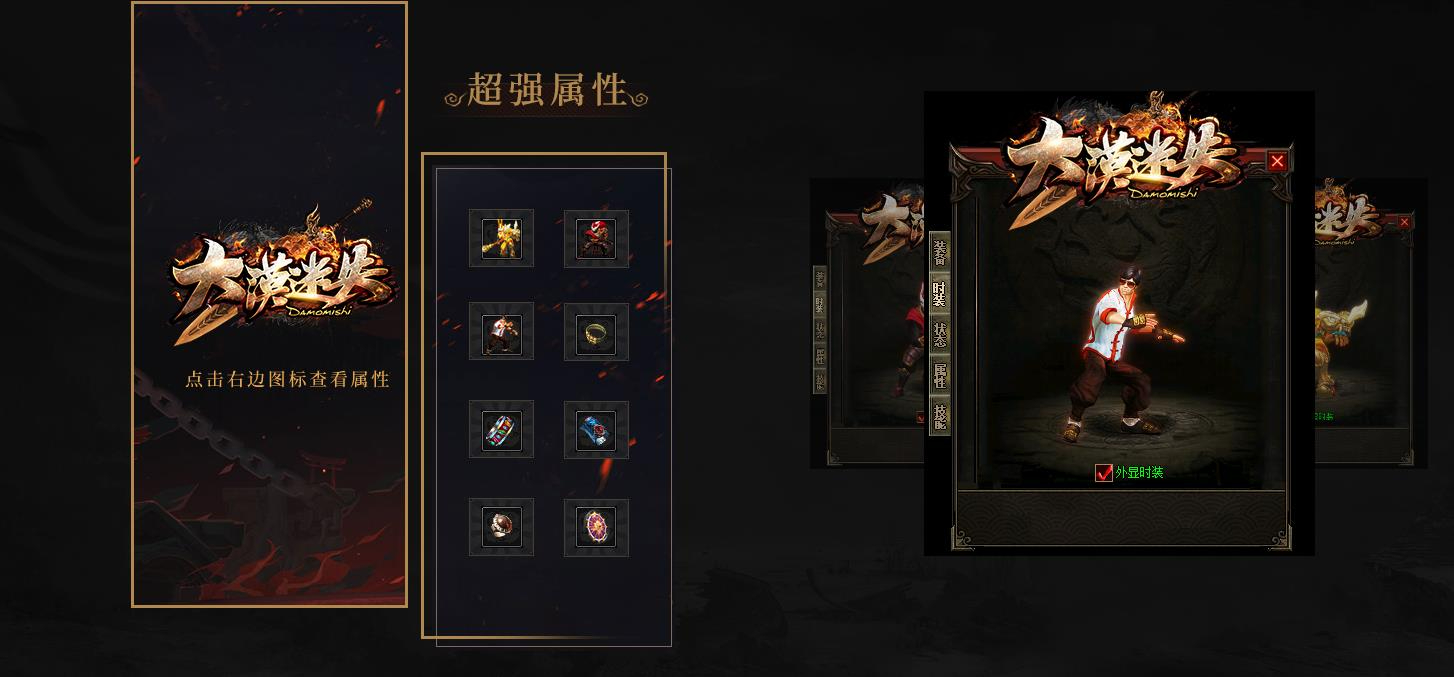Viewport: 1454px width, 677px height.
Task: Choose the white-shirt martial artist costume icon
Action: 501,333
